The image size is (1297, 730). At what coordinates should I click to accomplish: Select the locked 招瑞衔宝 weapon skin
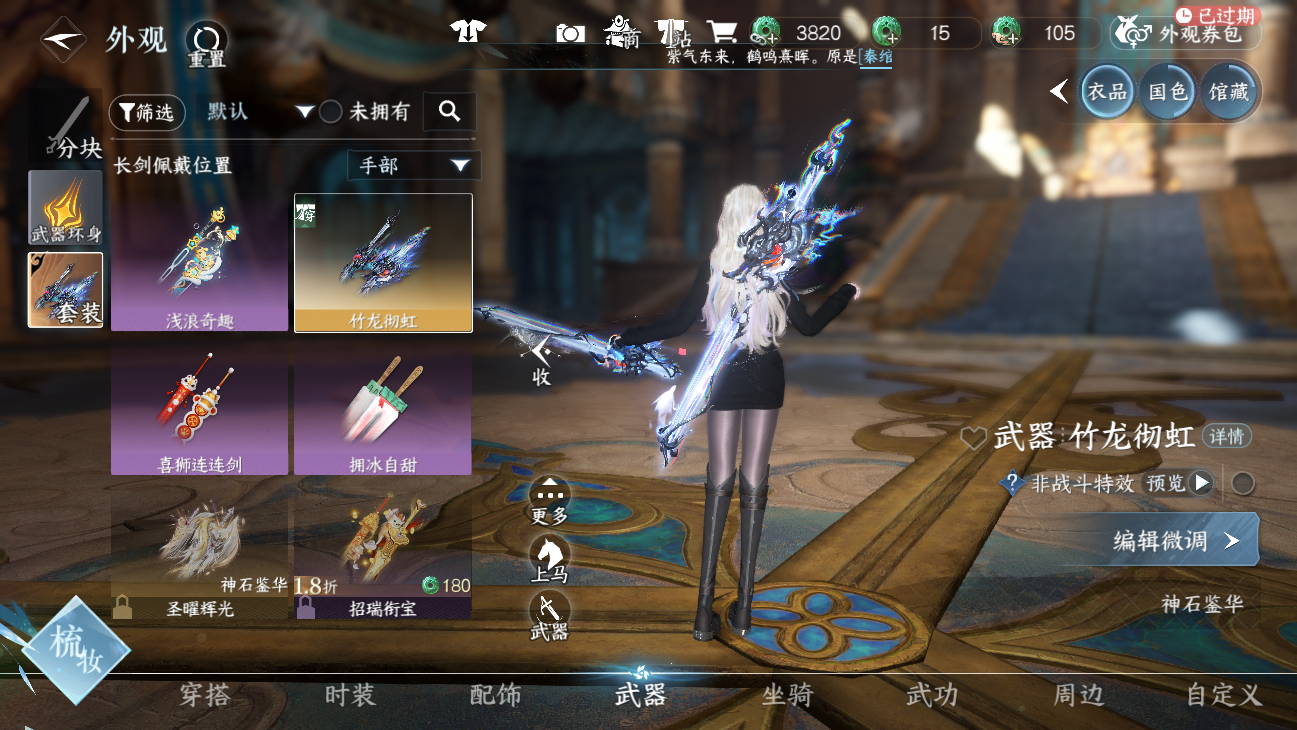(x=383, y=555)
